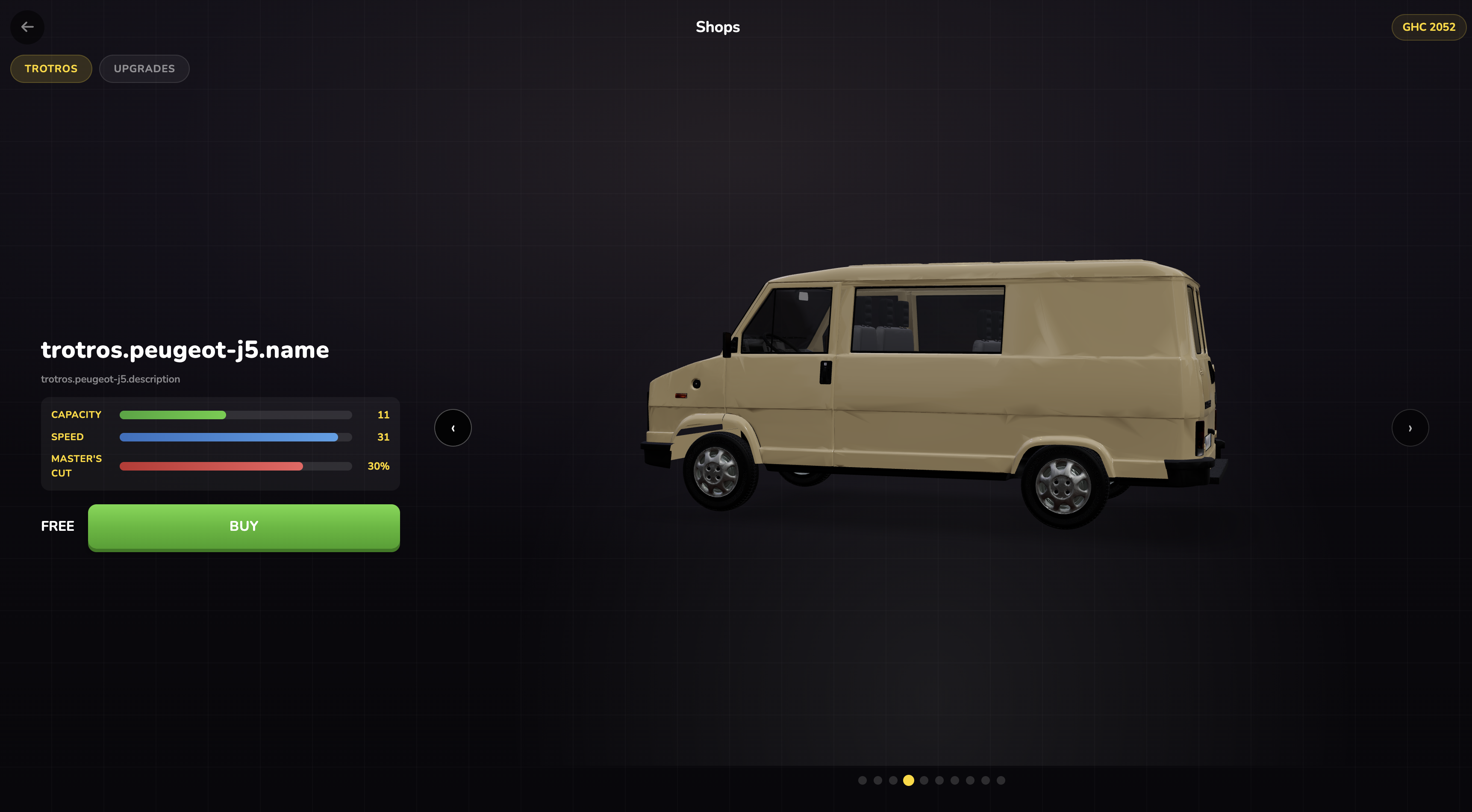Screen dimensions: 1472x812
Task: Open the Shops title header
Action: tap(717, 27)
